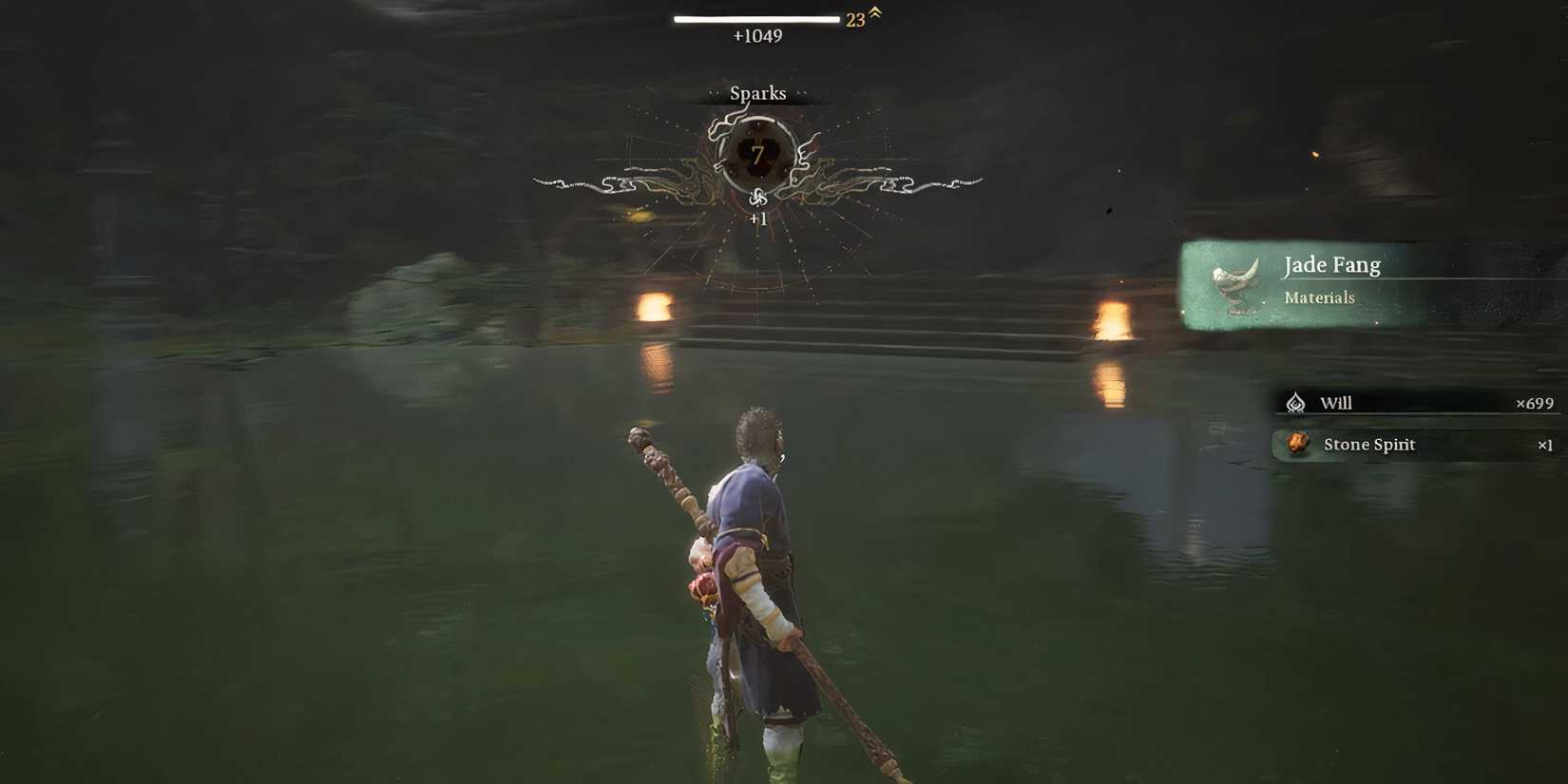Click the spark symbol beneath the counter

pyautogui.click(x=757, y=201)
